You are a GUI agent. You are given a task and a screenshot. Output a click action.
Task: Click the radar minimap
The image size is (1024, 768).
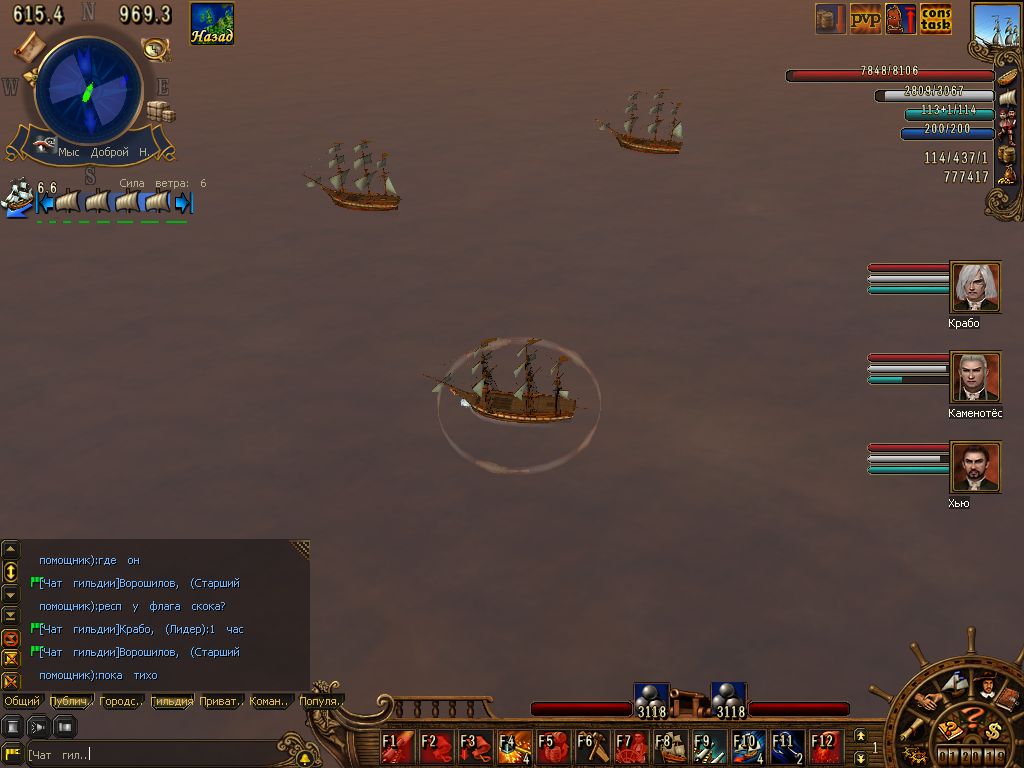point(87,94)
